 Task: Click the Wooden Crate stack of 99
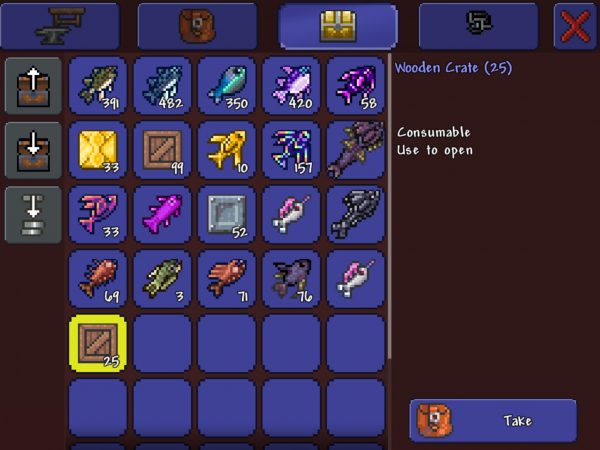tap(163, 150)
